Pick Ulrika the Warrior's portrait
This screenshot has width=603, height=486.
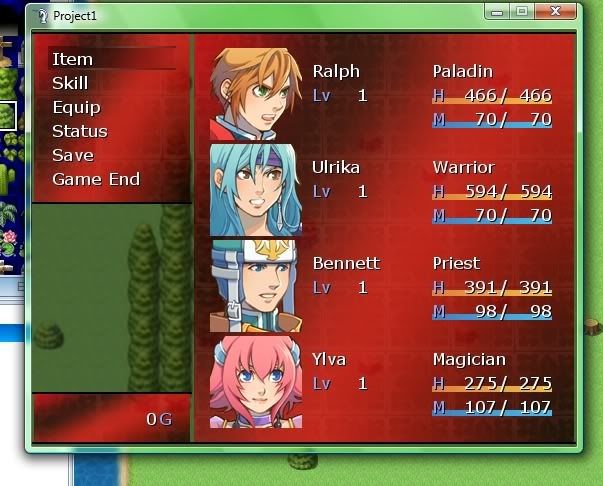point(255,189)
